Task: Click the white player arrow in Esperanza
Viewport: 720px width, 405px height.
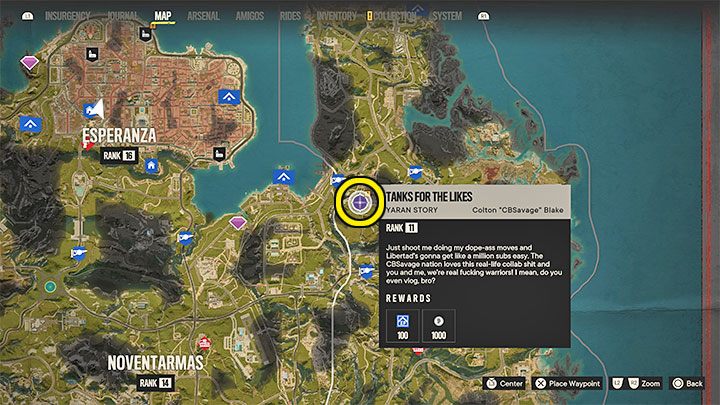Action: tap(98, 108)
